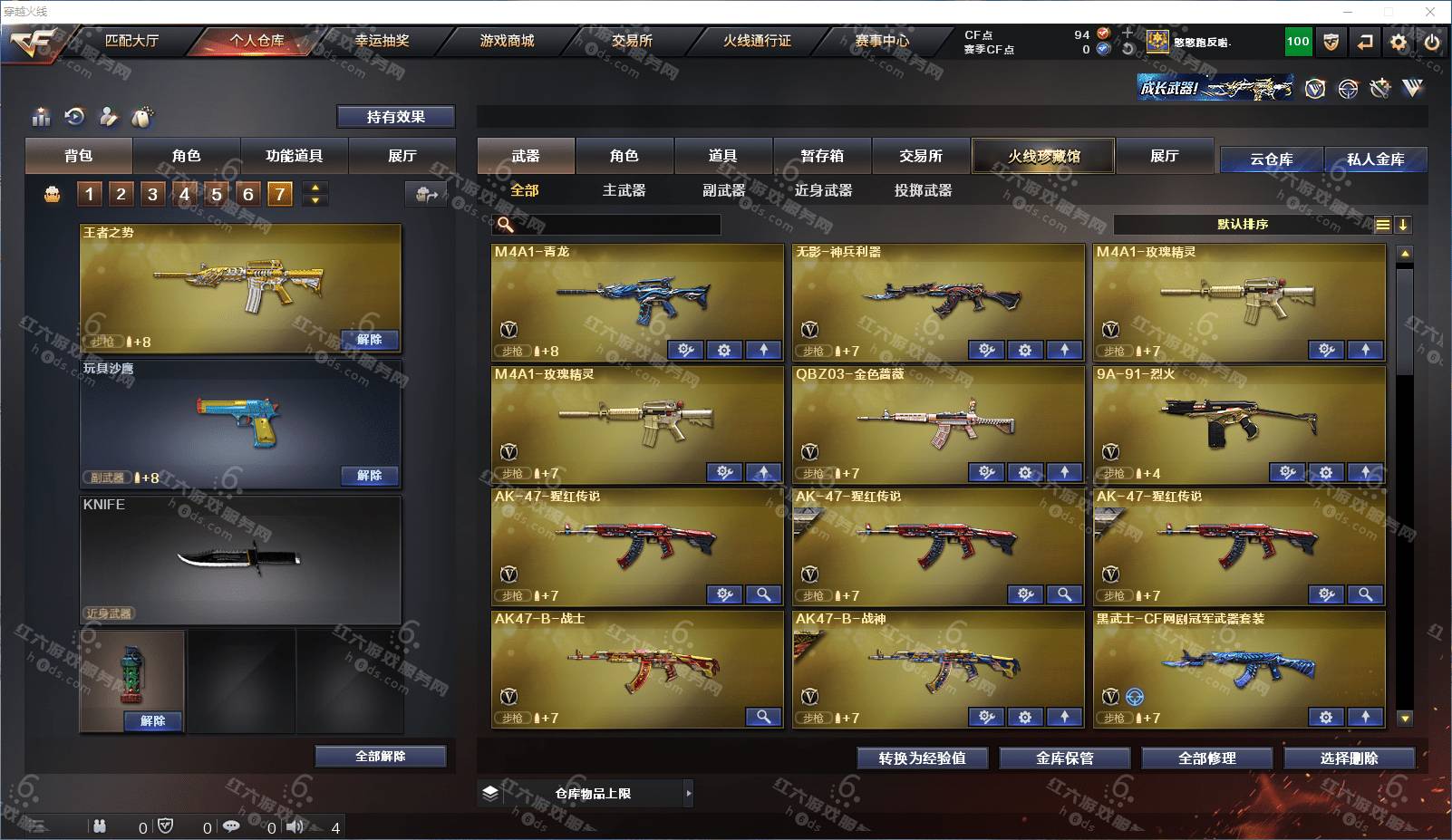Screen dimensions: 1452x840
Task: Open the 匹配大厅 lobby menu
Action: pos(131,41)
